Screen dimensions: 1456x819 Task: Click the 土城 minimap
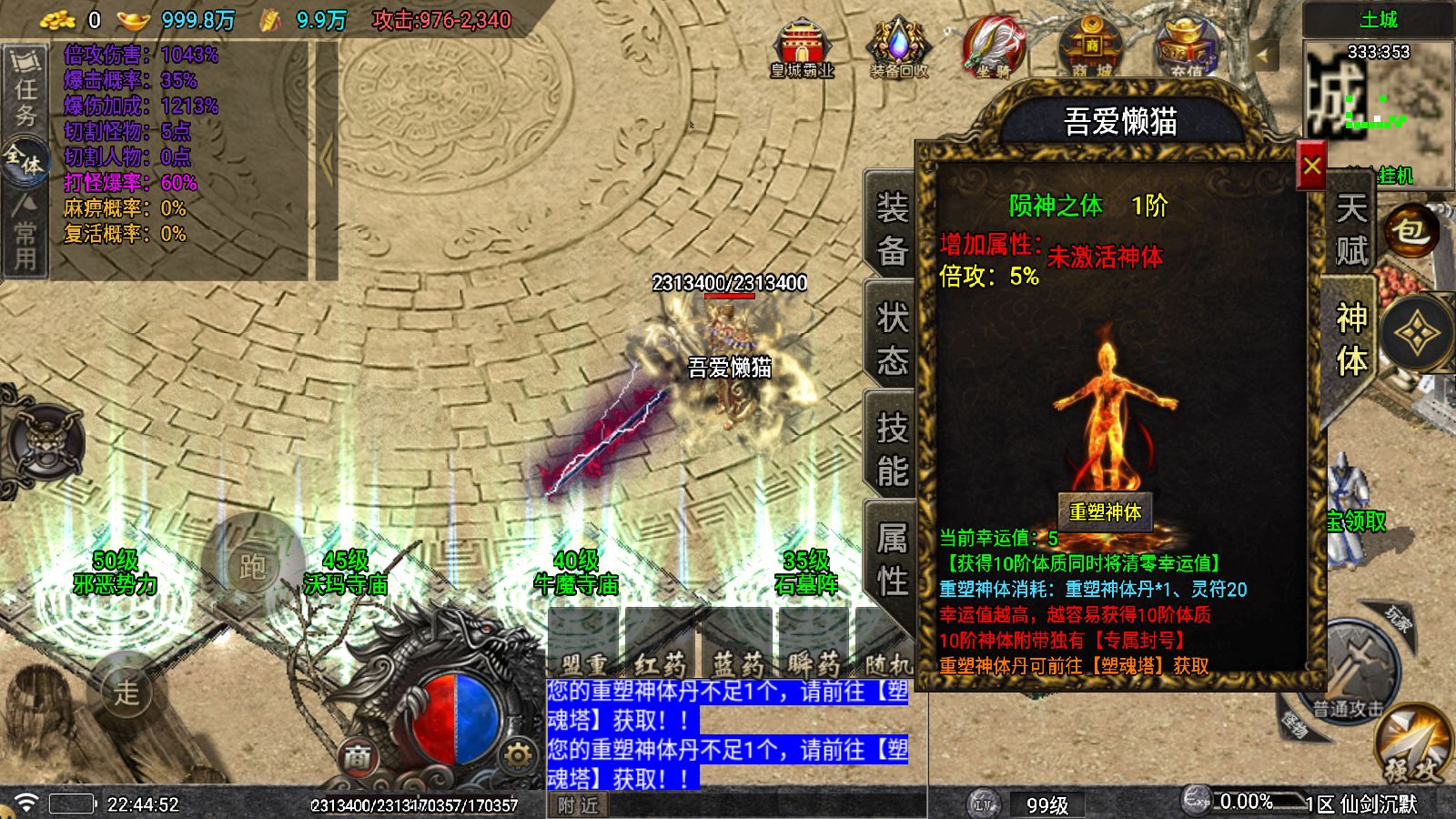[x=1378, y=100]
